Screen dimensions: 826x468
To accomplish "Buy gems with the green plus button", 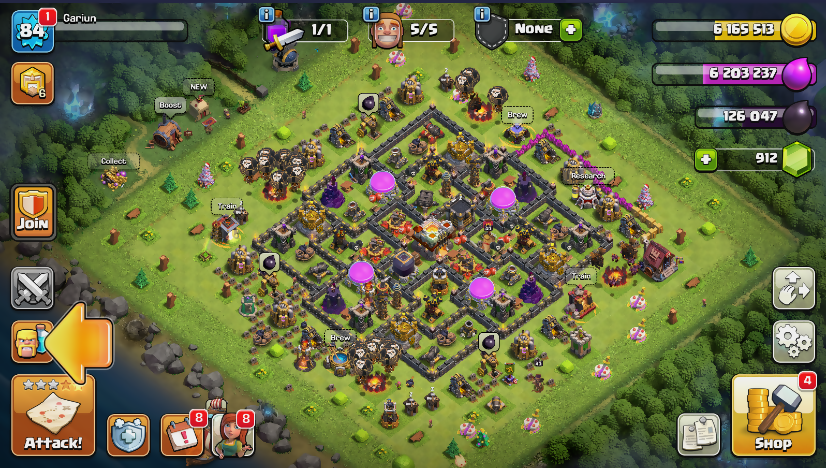I will tap(707, 159).
